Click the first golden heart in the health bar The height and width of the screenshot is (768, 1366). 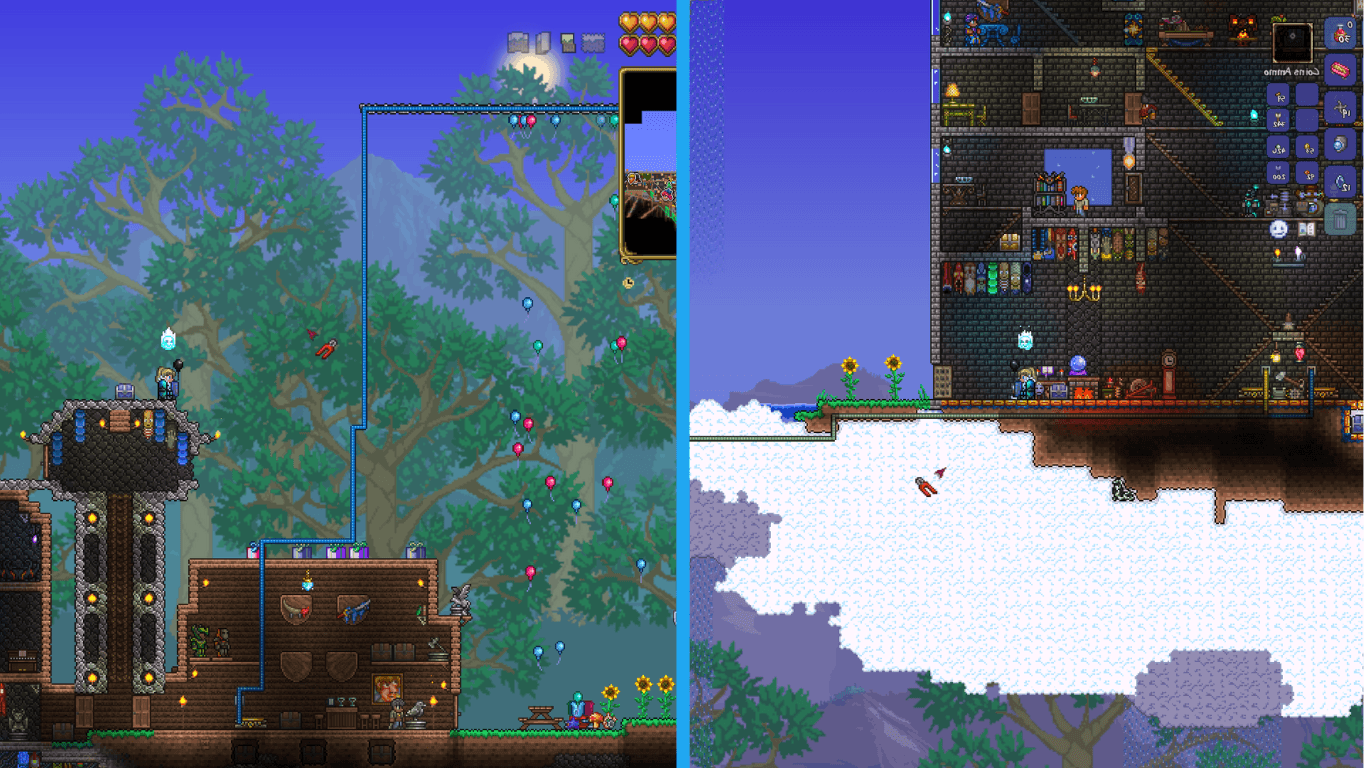click(628, 21)
